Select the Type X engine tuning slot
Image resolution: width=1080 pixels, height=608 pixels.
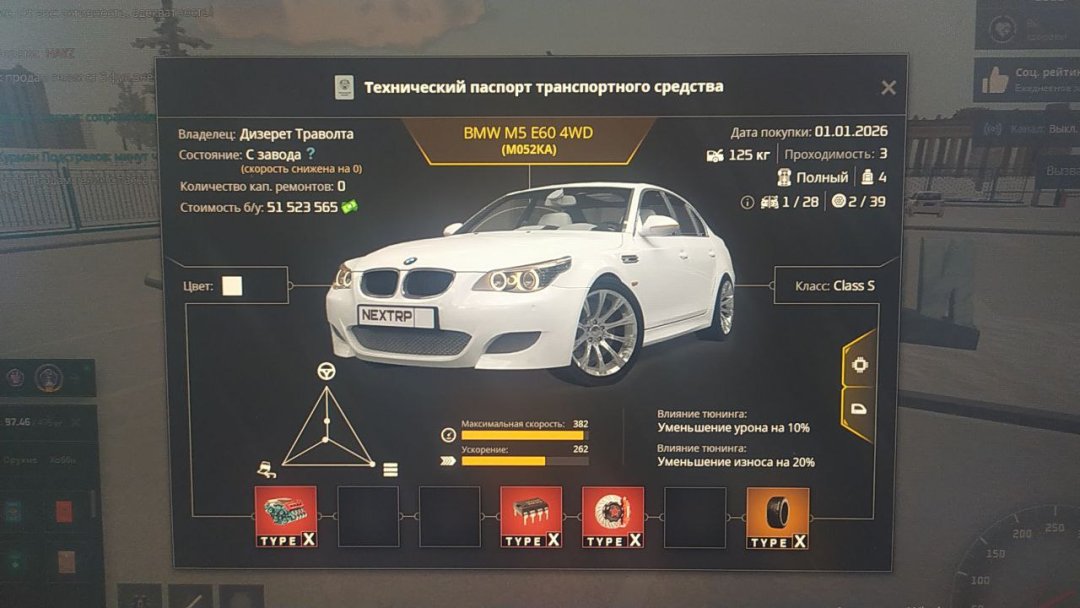(286, 516)
